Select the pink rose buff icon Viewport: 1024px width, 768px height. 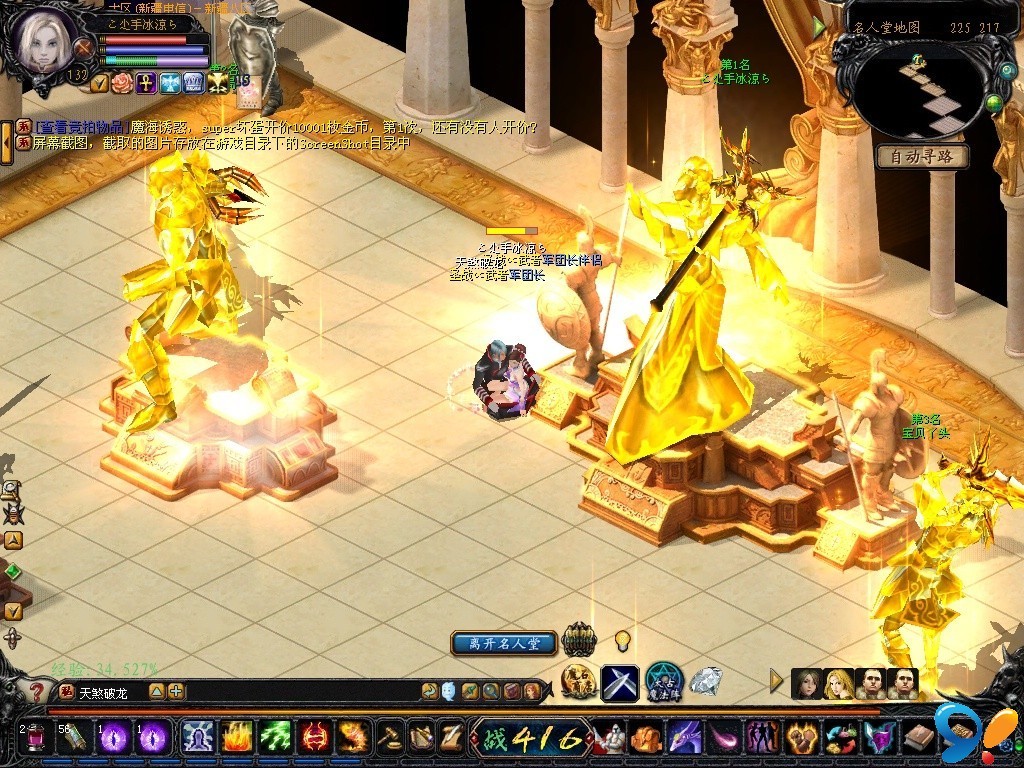(x=122, y=82)
